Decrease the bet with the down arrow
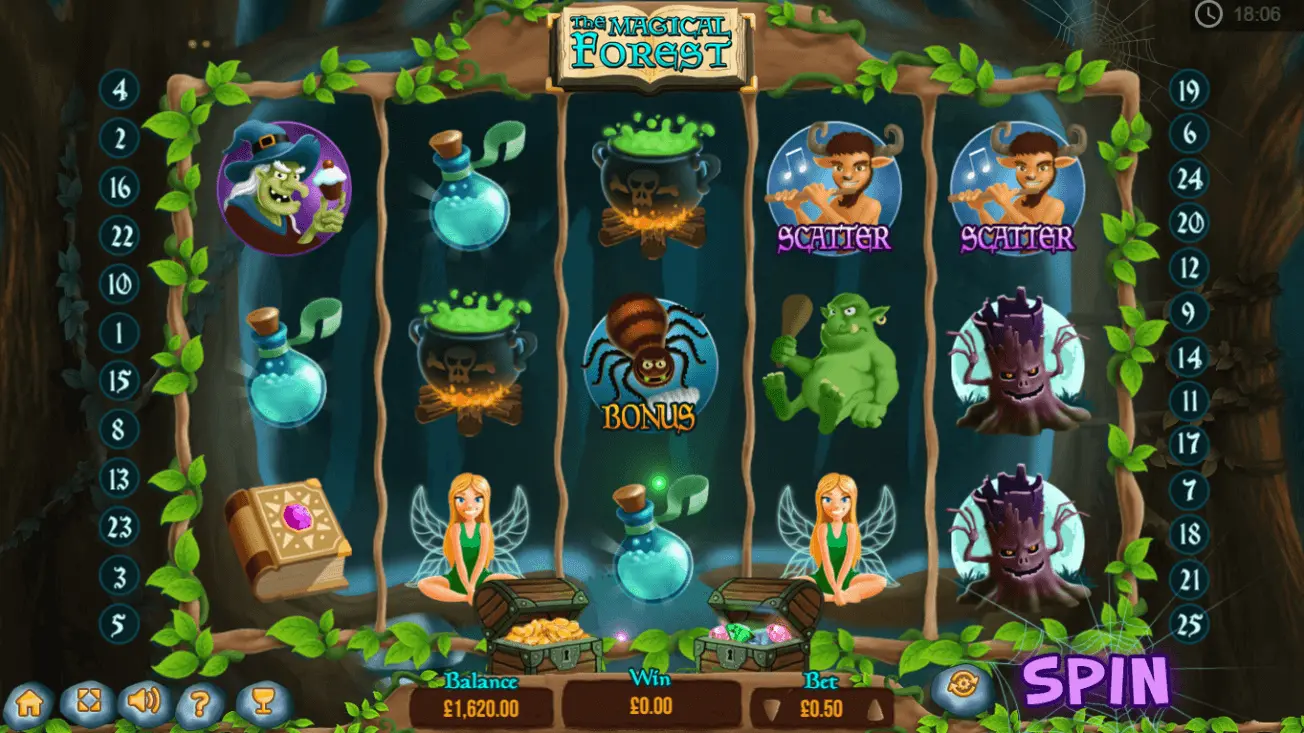1304x733 pixels. [769, 709]
